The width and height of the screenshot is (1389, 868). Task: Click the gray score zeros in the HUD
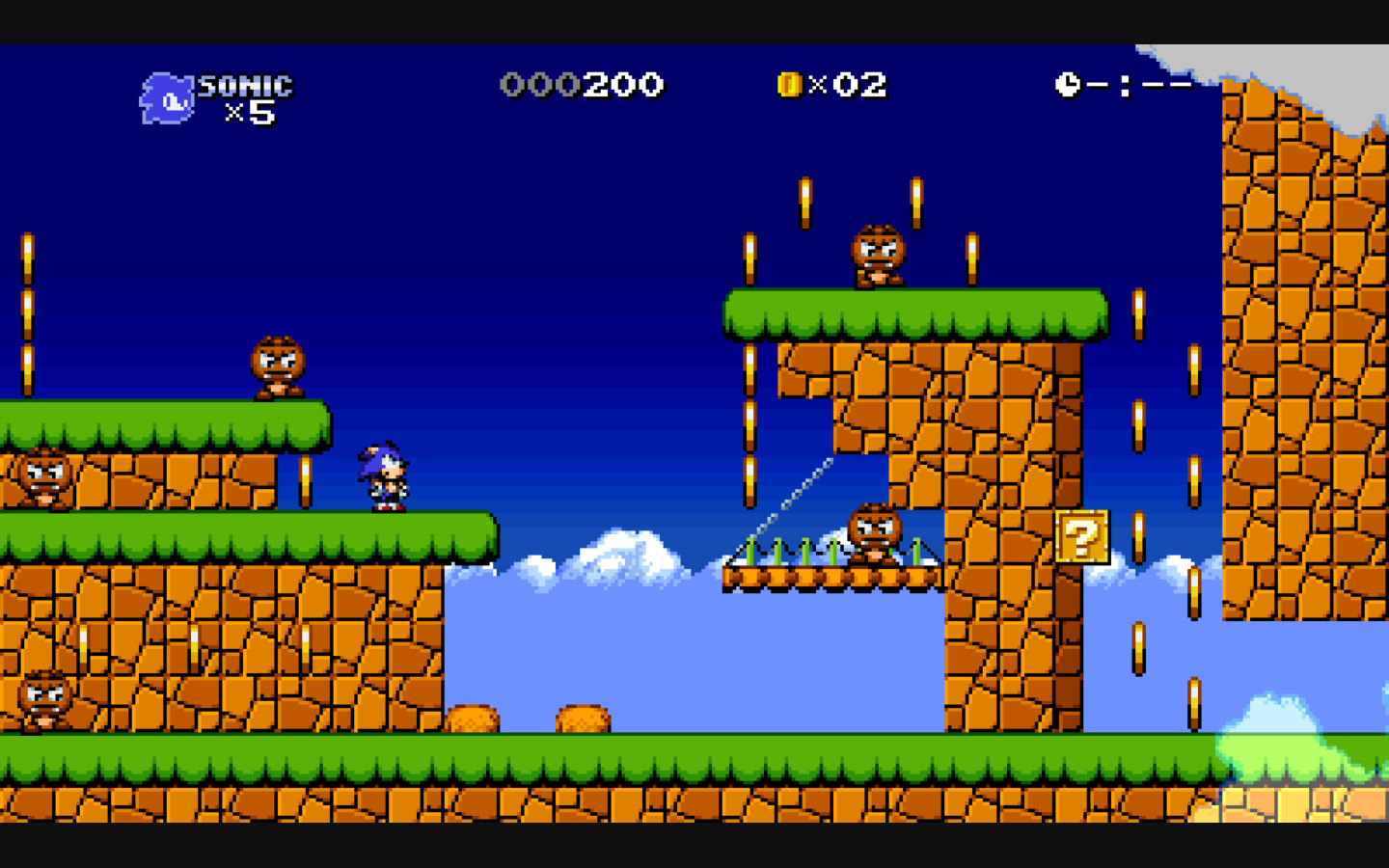click(x=542, y=85)
